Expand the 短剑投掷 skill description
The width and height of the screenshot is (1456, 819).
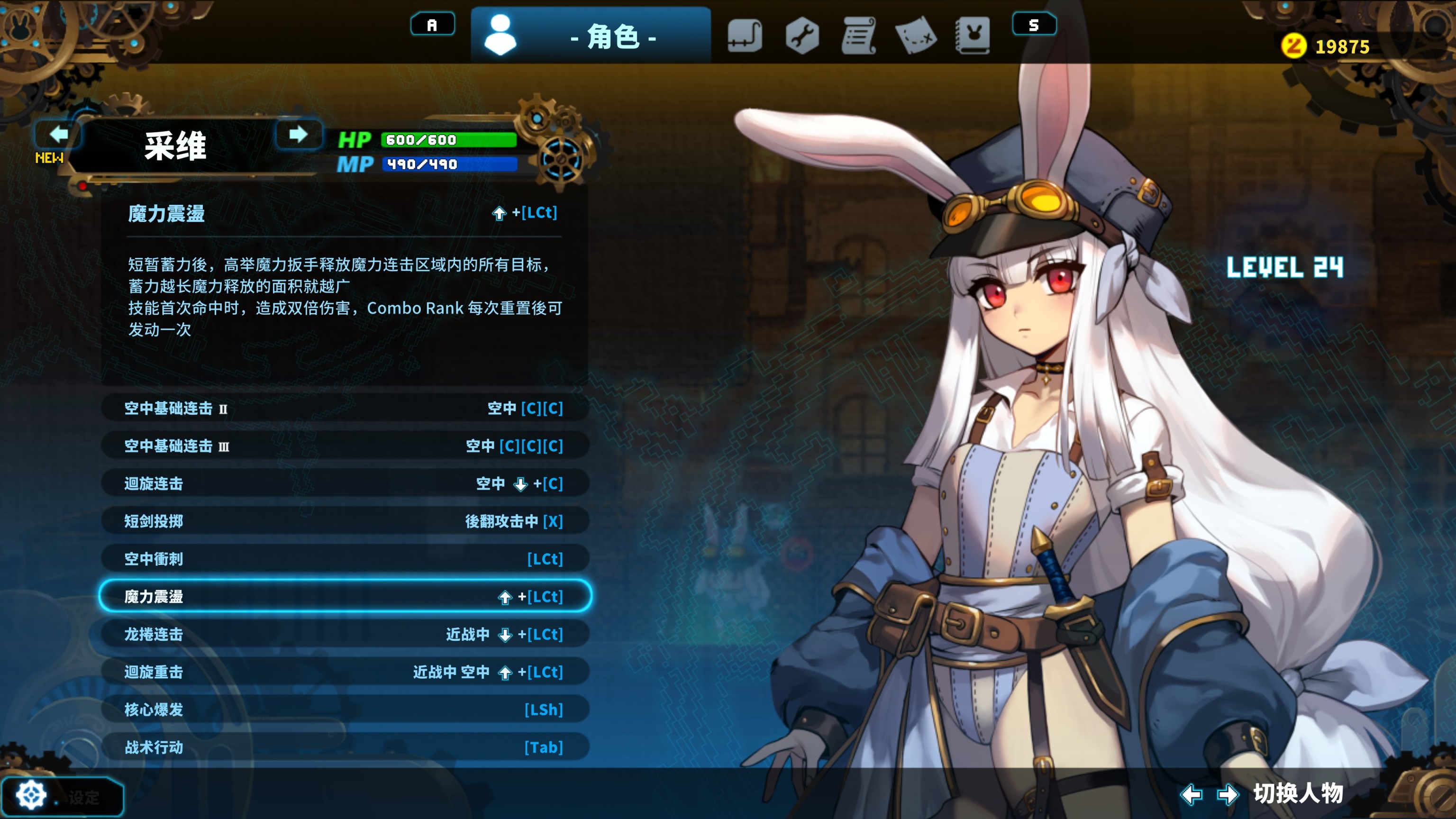tap(344, 521)
